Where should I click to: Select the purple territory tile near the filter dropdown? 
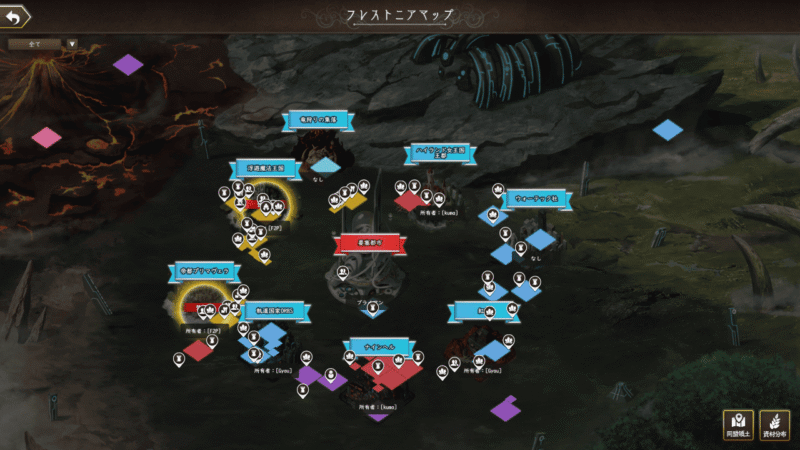[128, 64]
